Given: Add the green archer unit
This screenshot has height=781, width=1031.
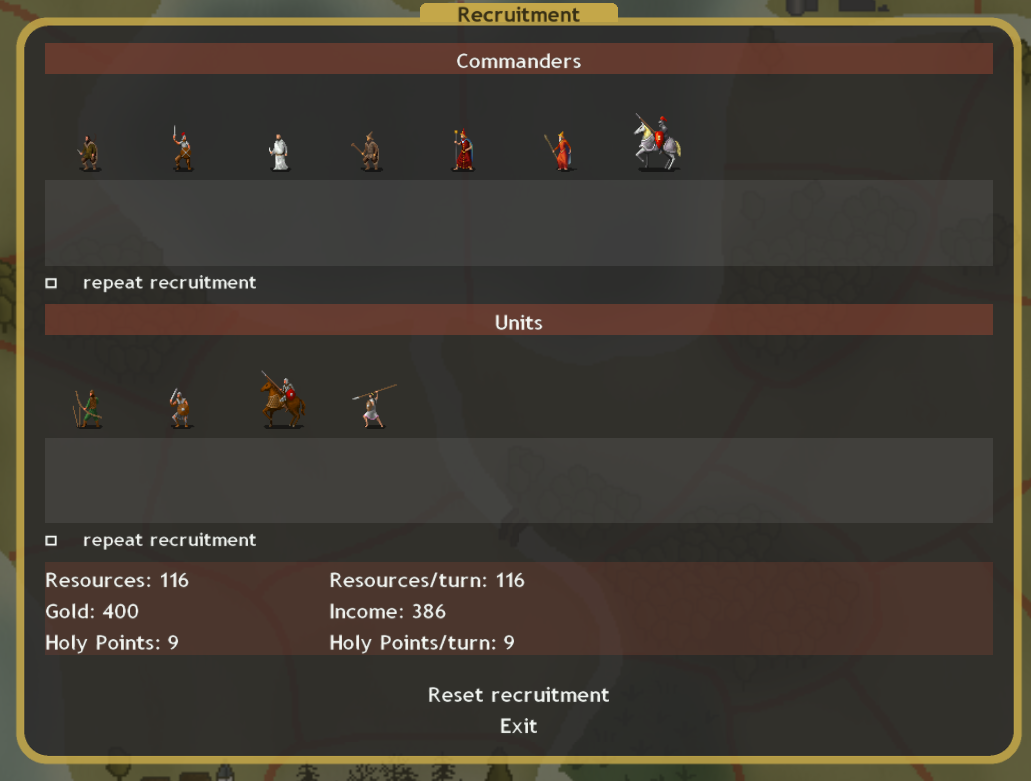Looking at the screenshot, I should tap(89, 409).
